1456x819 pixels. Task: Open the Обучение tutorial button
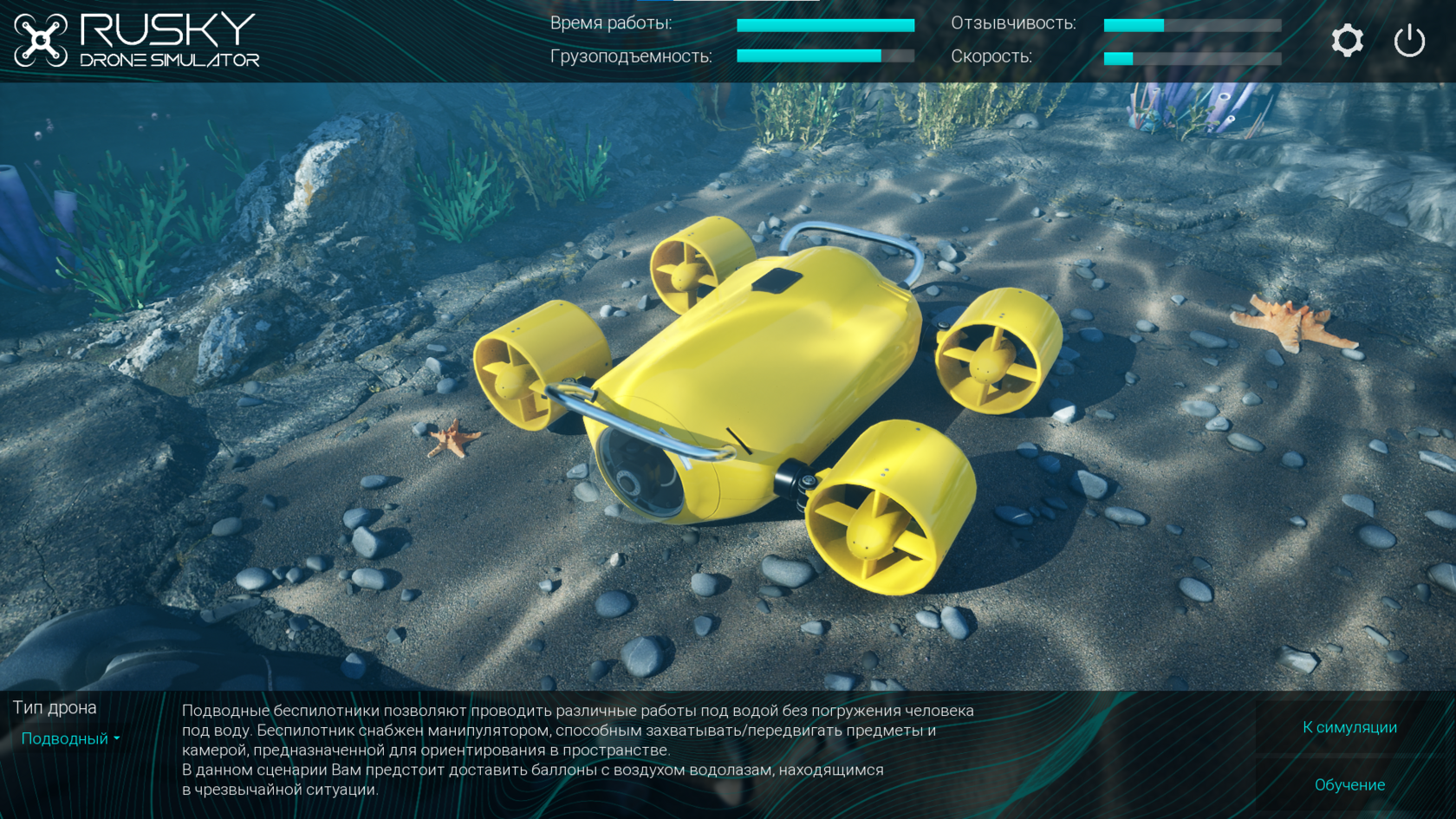[x=1349, y=784]
